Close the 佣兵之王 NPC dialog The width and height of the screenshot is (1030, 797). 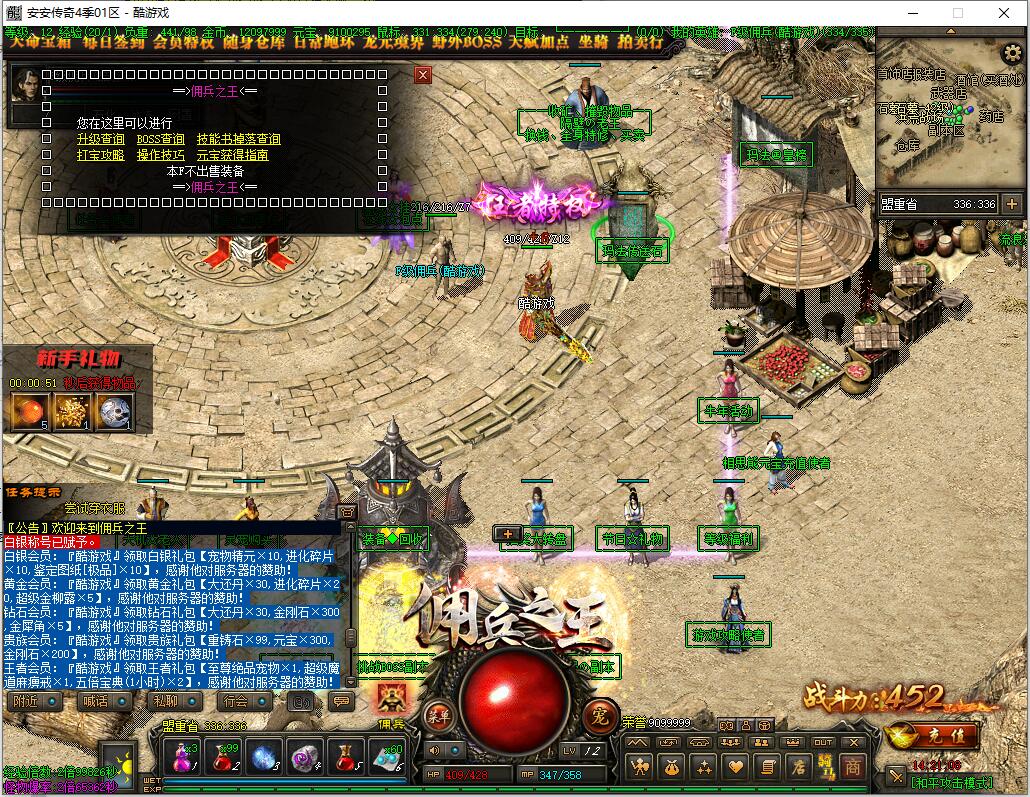coord(423,75)
